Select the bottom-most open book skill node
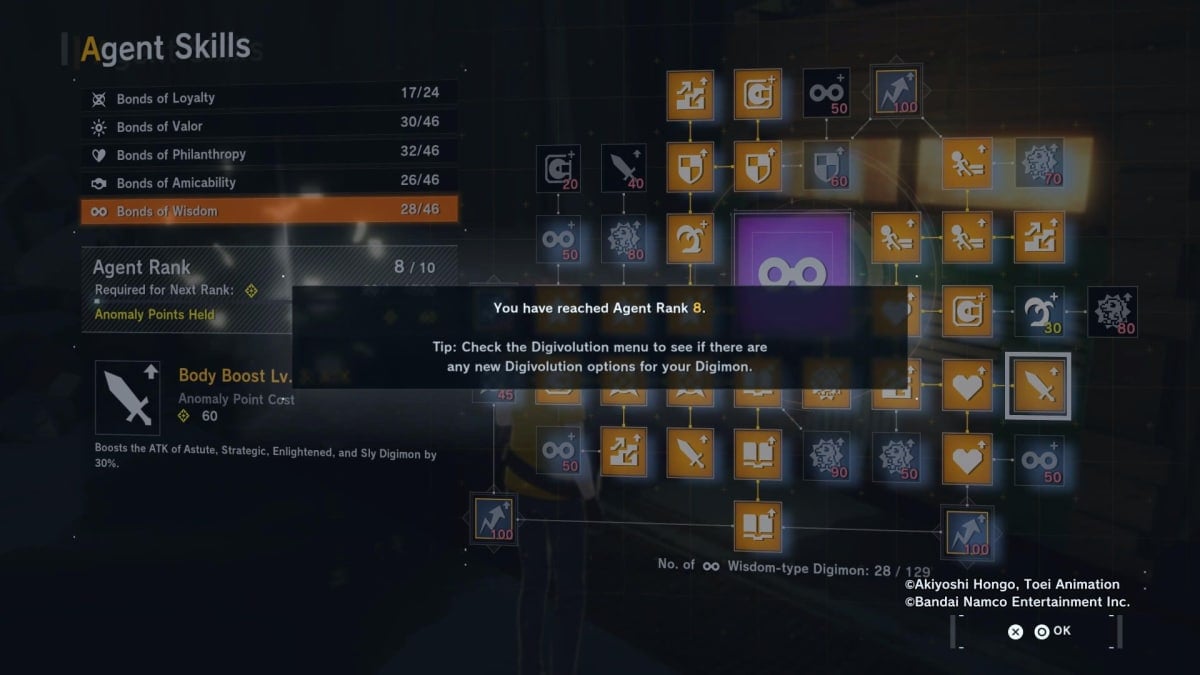Screen dimensions: 1200x675 coord(757,526)
